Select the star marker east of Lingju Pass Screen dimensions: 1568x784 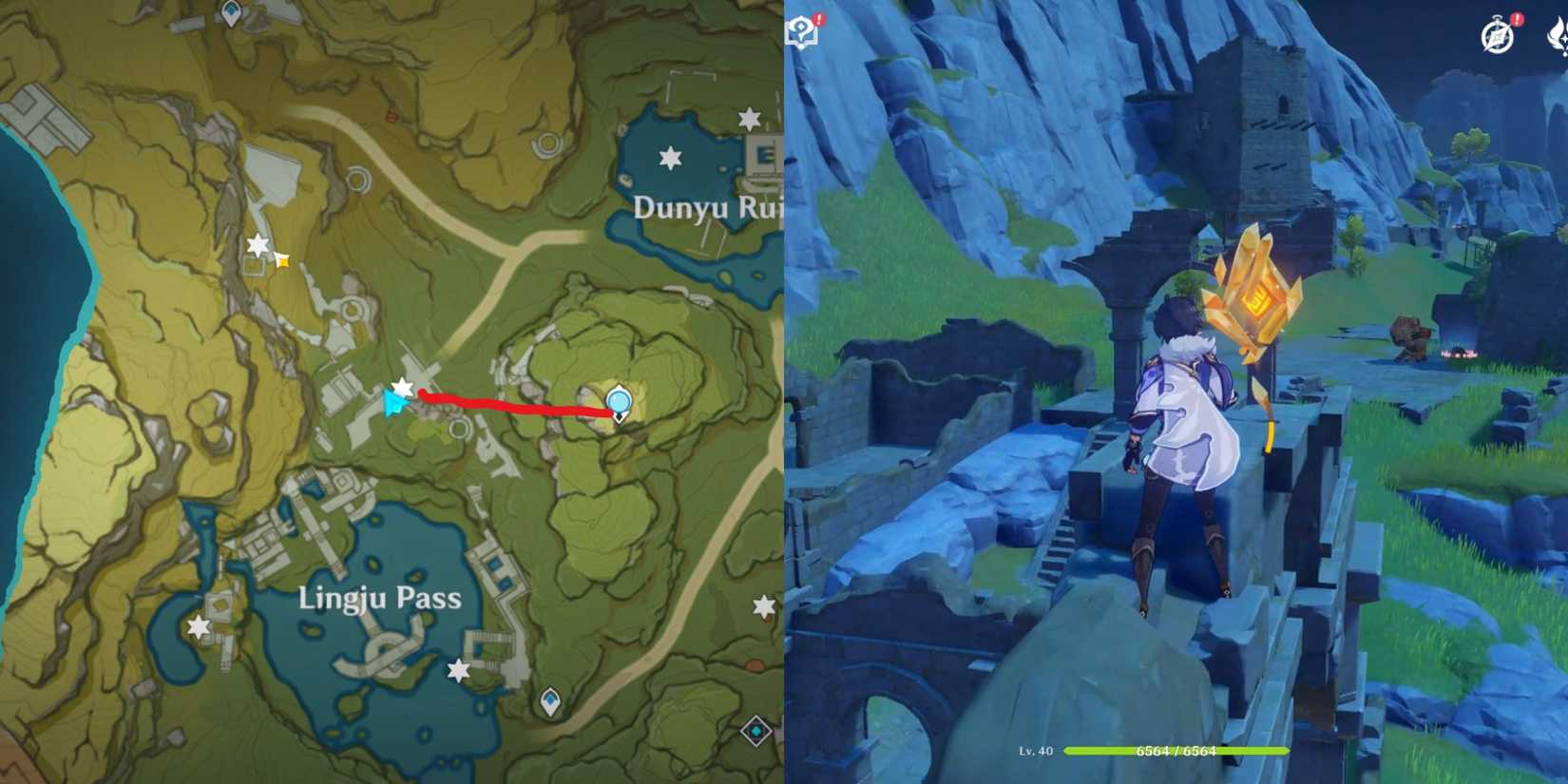[x=764, y=607]
